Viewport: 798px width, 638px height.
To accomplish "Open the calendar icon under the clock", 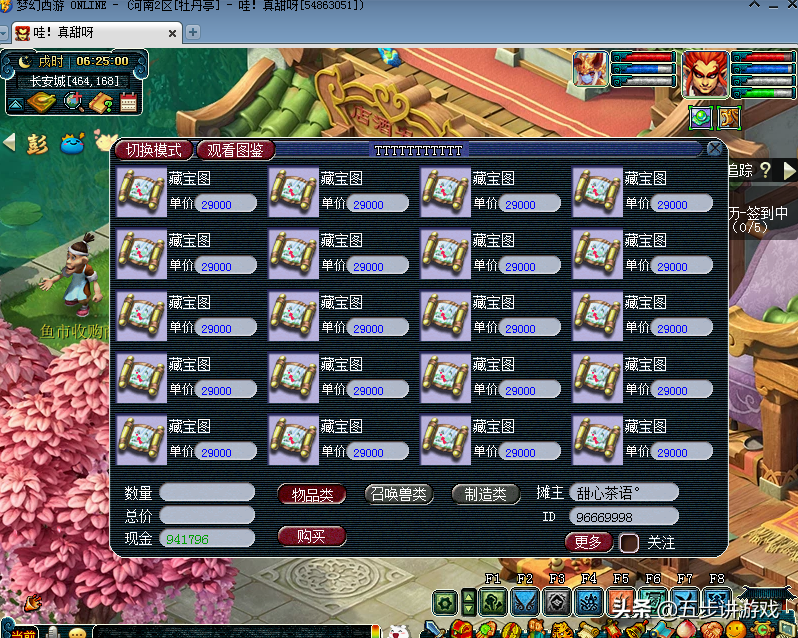I will pos(128,101).
